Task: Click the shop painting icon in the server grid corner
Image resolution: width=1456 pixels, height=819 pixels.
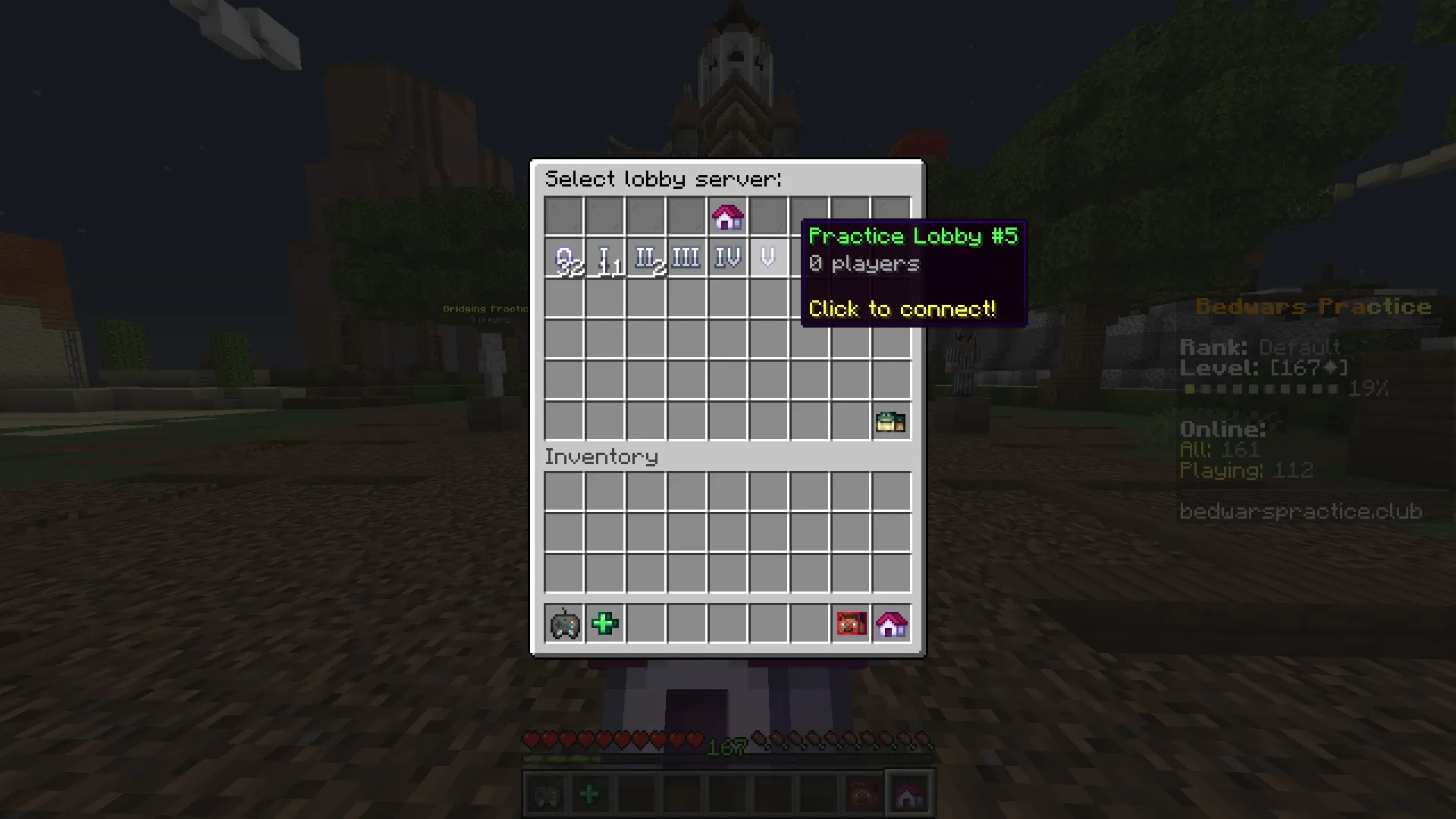Action: 892,421
